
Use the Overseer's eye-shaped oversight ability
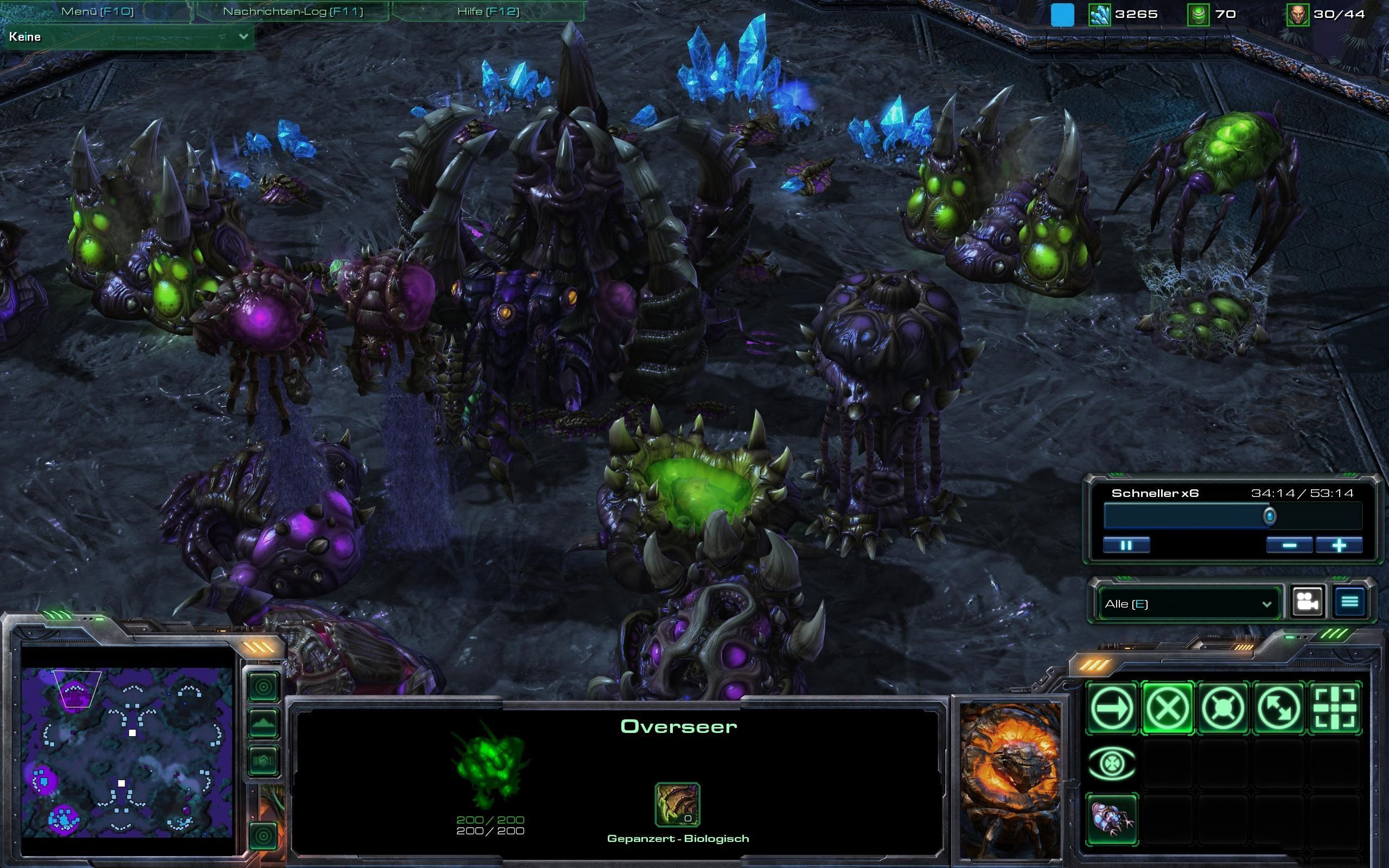pos(1112,763)
